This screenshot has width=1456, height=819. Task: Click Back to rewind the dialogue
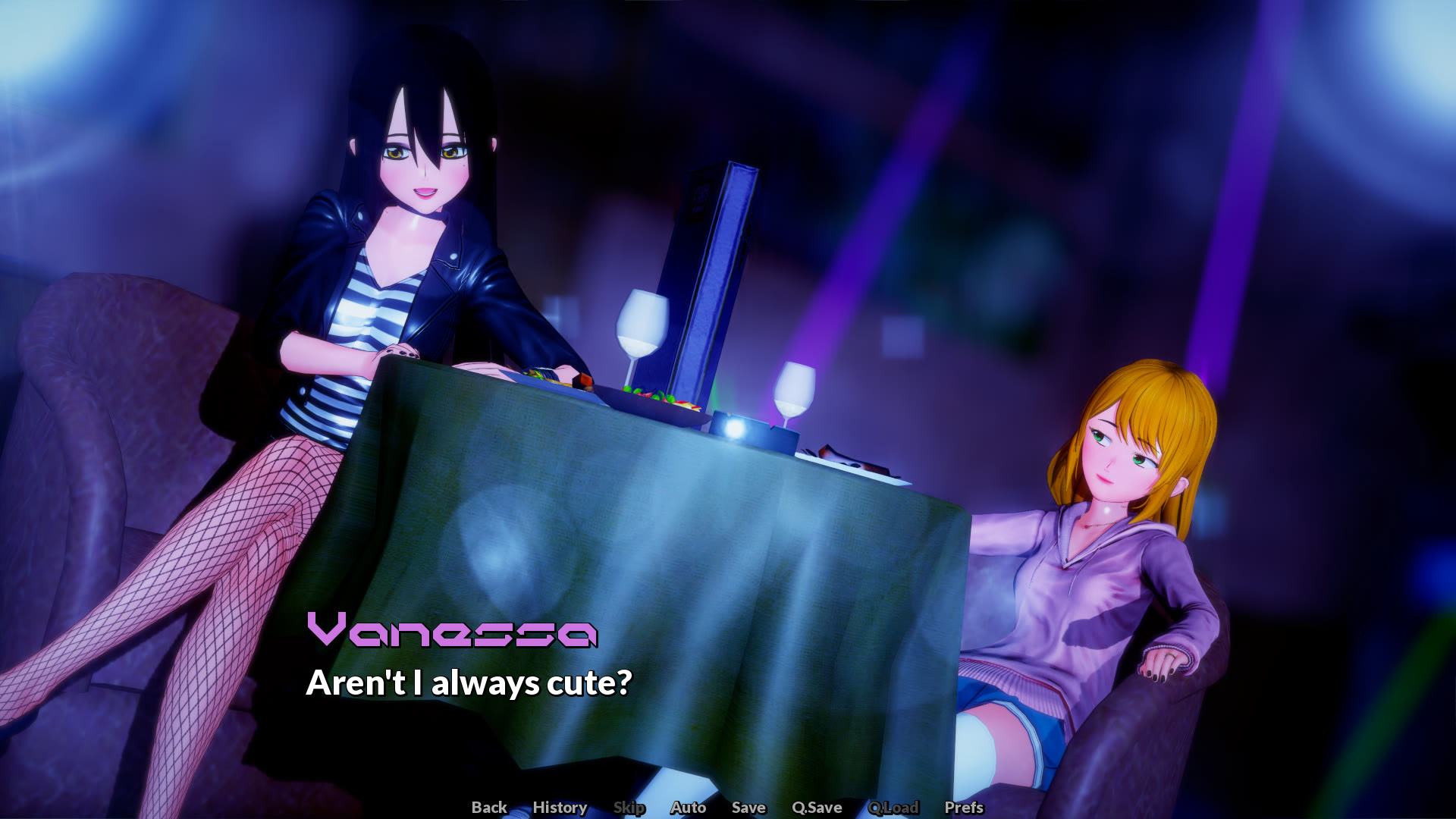click(489, 808)
